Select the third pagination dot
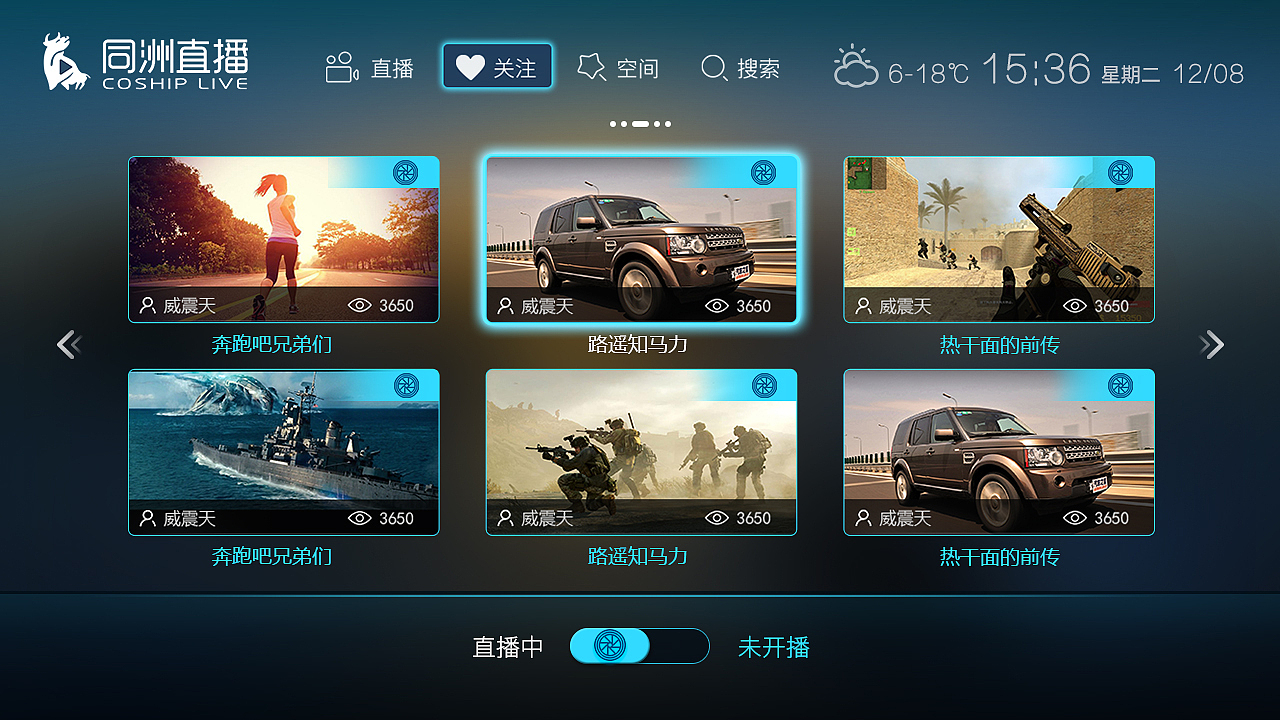The image size is (1280, 720). (x=640, y=124)
